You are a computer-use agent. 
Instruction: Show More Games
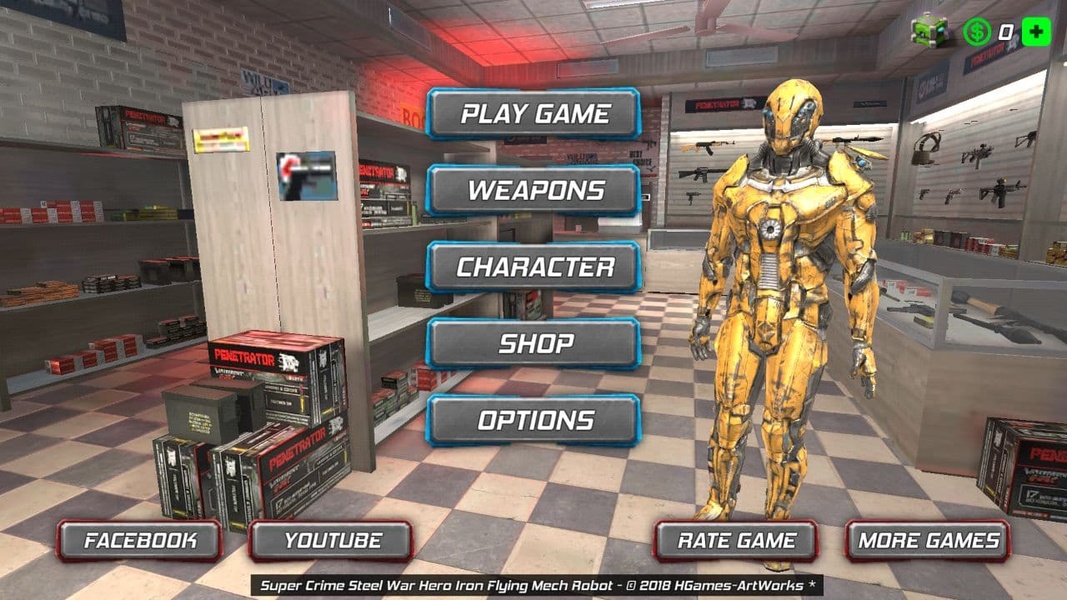(x=928, y=541)
